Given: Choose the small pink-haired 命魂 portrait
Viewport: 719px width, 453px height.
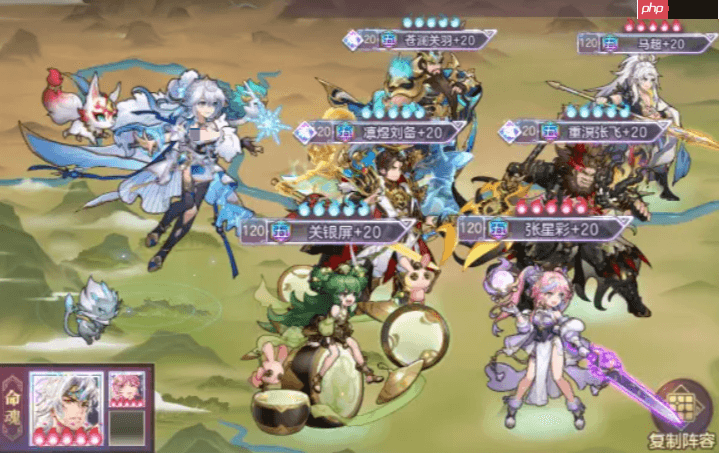Looking at the screenshot, I should pyautogui.click(x=126, y=390).
